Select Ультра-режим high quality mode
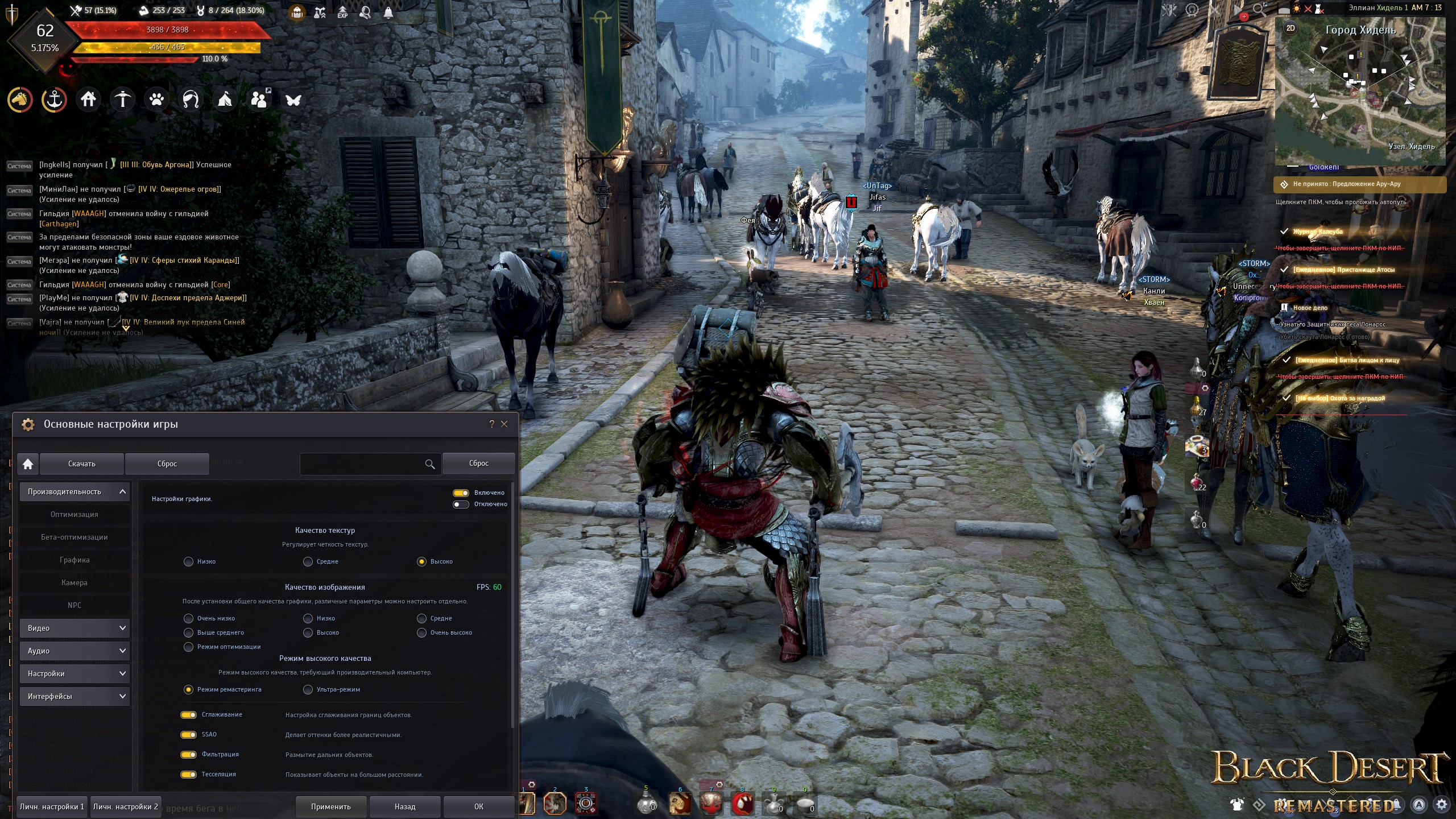The image size is (1456, 819). pyautogui.click(x=308, y=690)
